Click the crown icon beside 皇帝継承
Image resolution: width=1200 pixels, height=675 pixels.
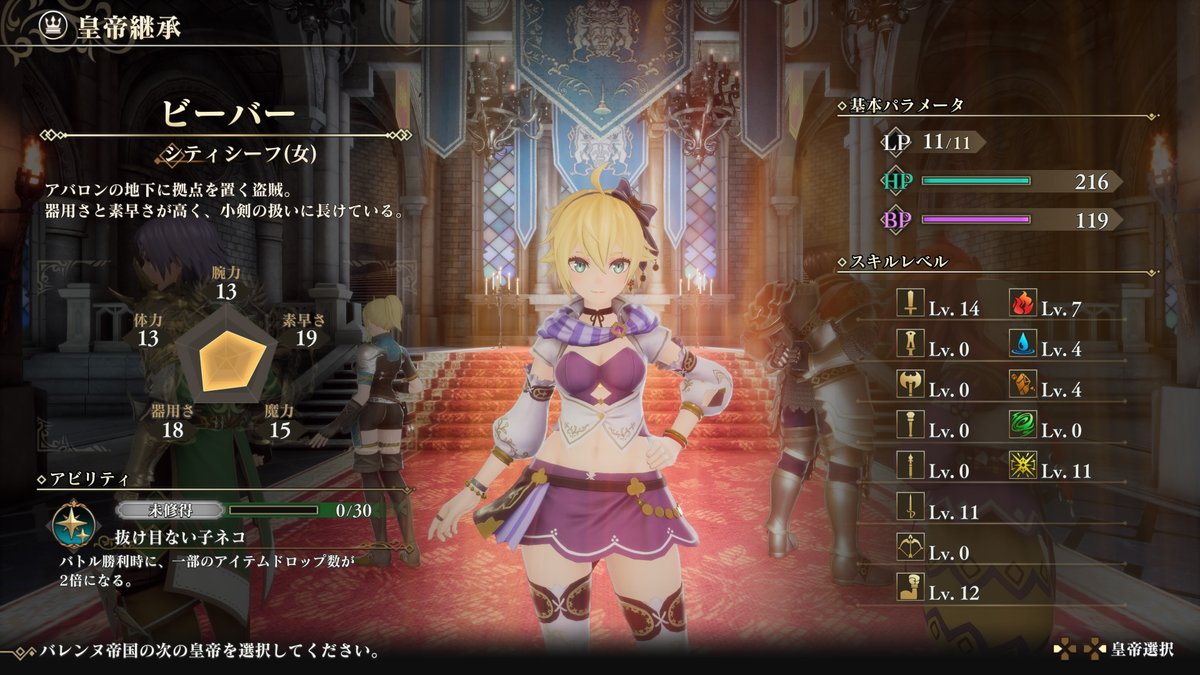52,27
